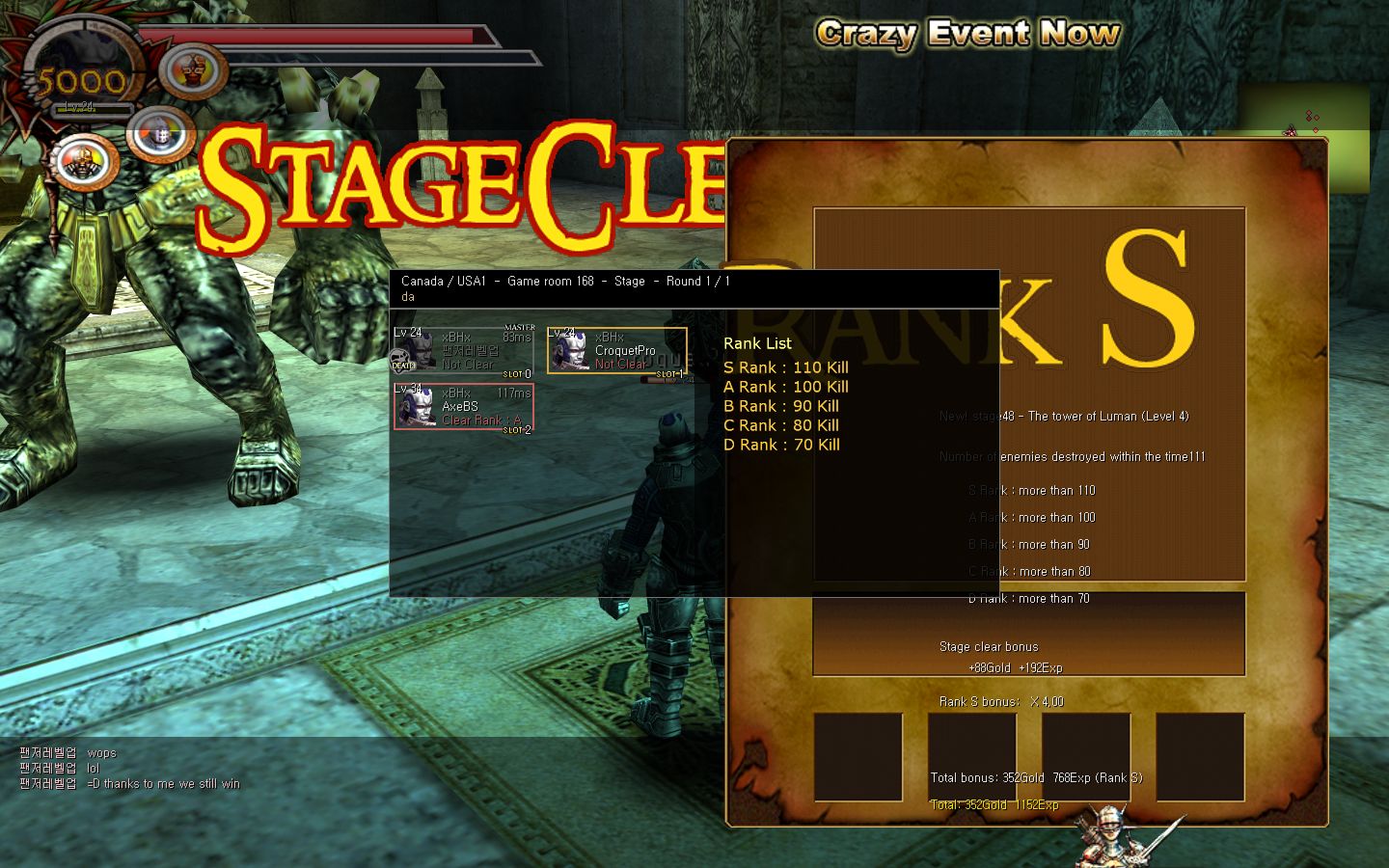
Task: Click the chat log message area
Action: 130,769
